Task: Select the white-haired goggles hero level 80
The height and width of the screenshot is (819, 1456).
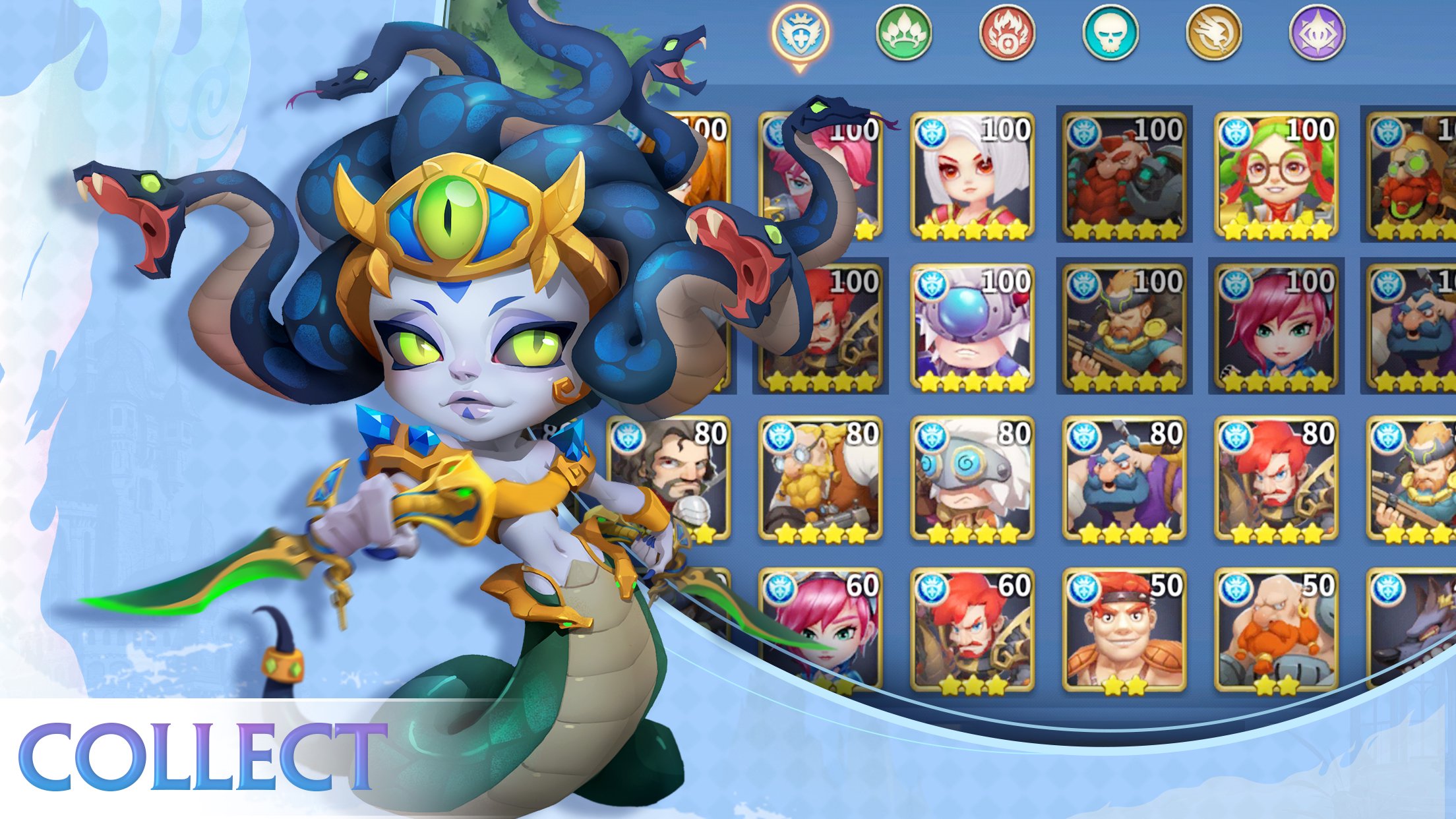Action: point(972,479)
